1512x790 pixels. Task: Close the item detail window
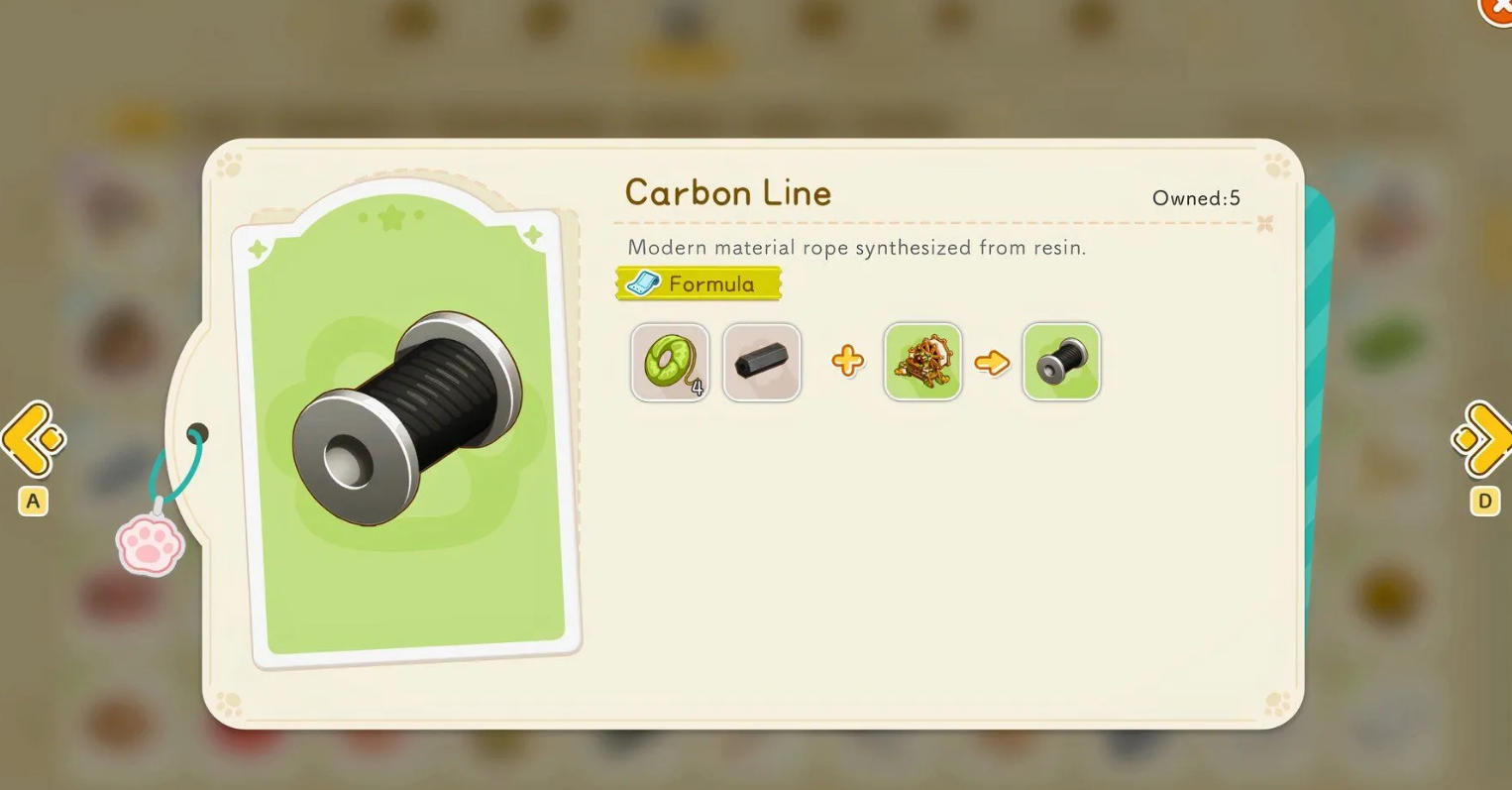coord(1497,8)
